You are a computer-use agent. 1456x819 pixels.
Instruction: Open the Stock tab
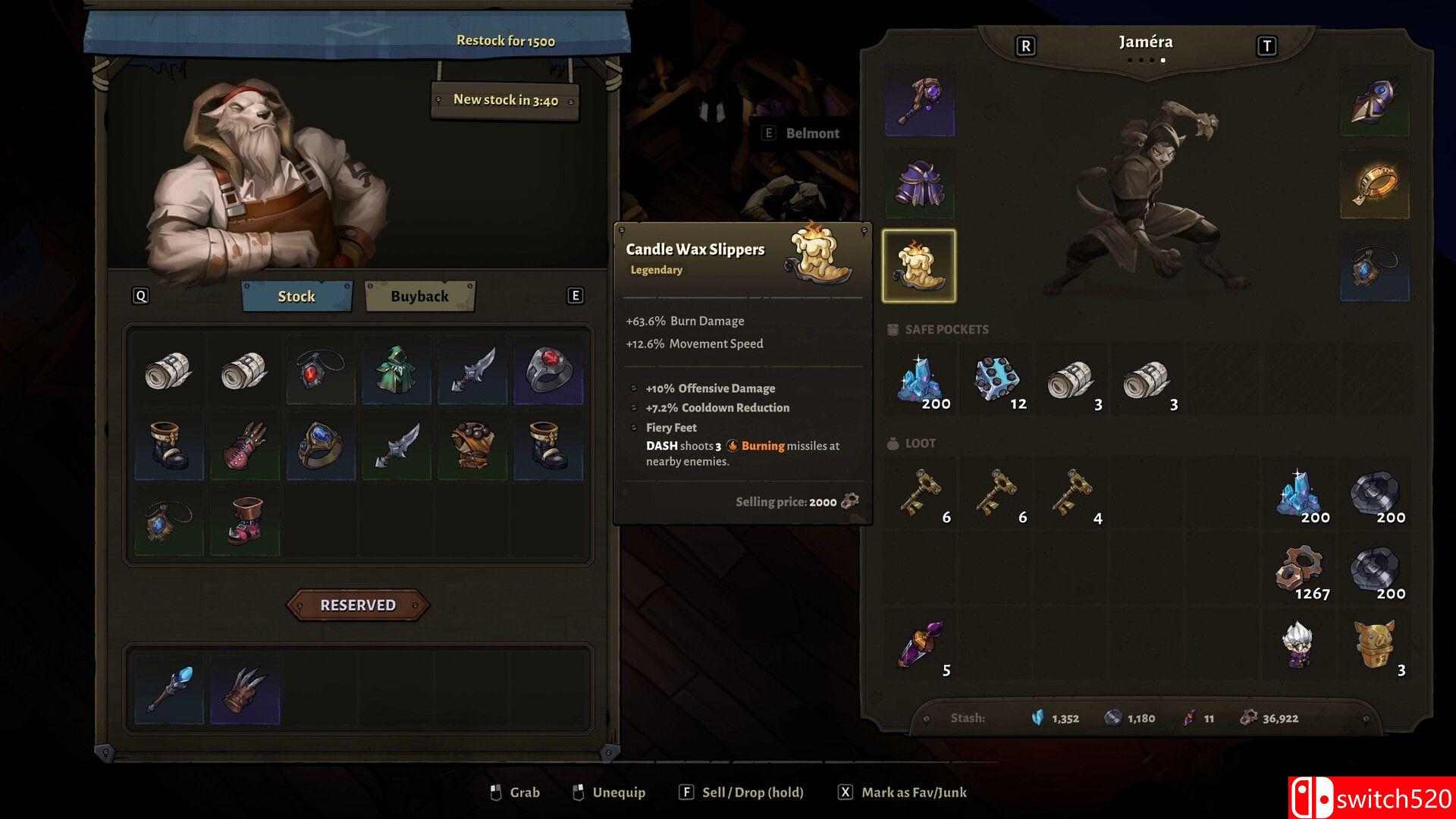point(297,297)
